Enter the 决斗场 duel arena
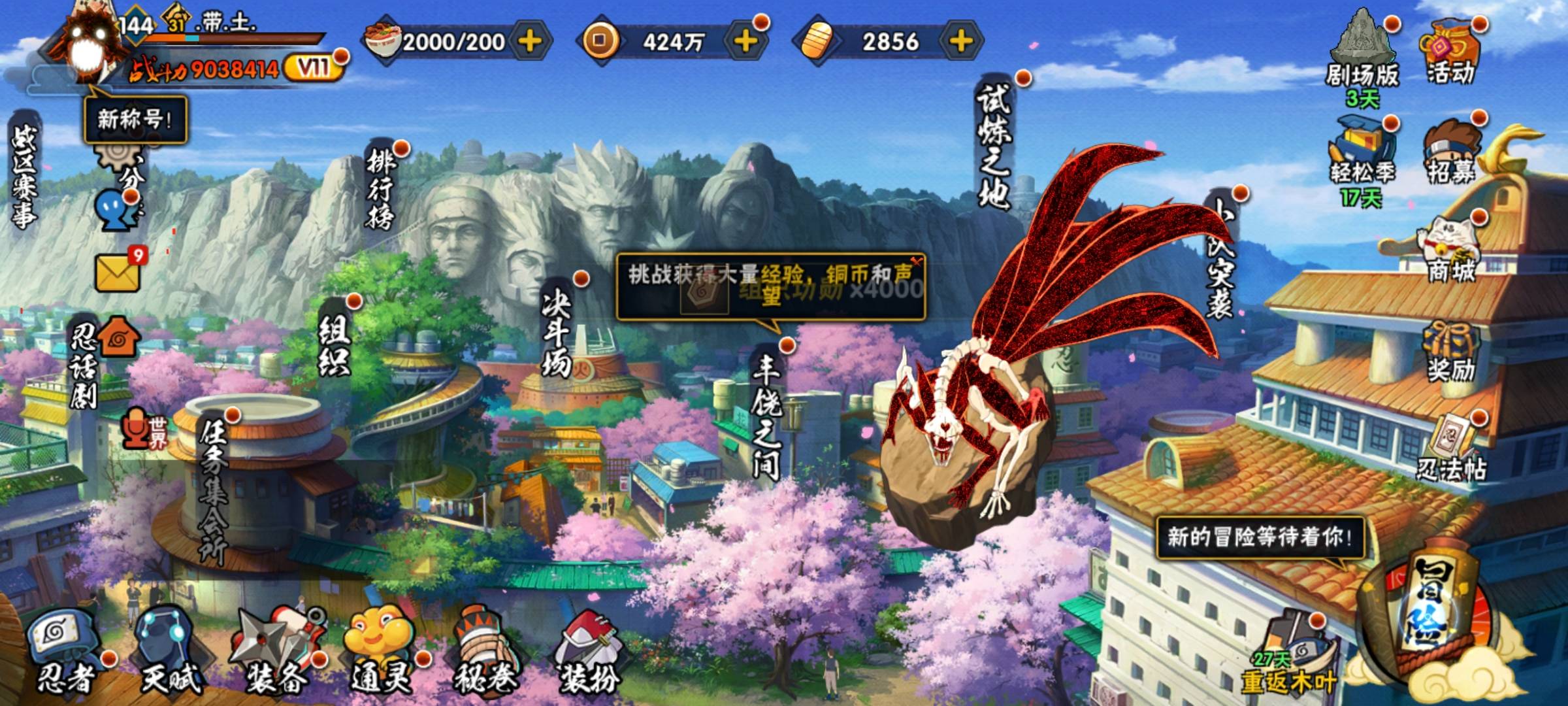 tap(557, 333)
